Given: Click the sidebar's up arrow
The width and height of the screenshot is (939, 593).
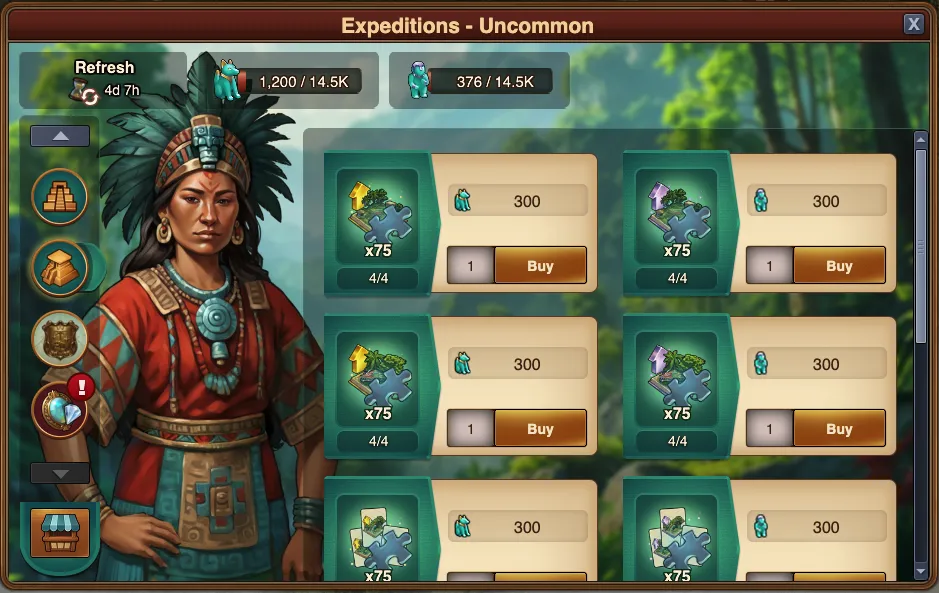Looking at the screenshot, I should coord(60,136).
